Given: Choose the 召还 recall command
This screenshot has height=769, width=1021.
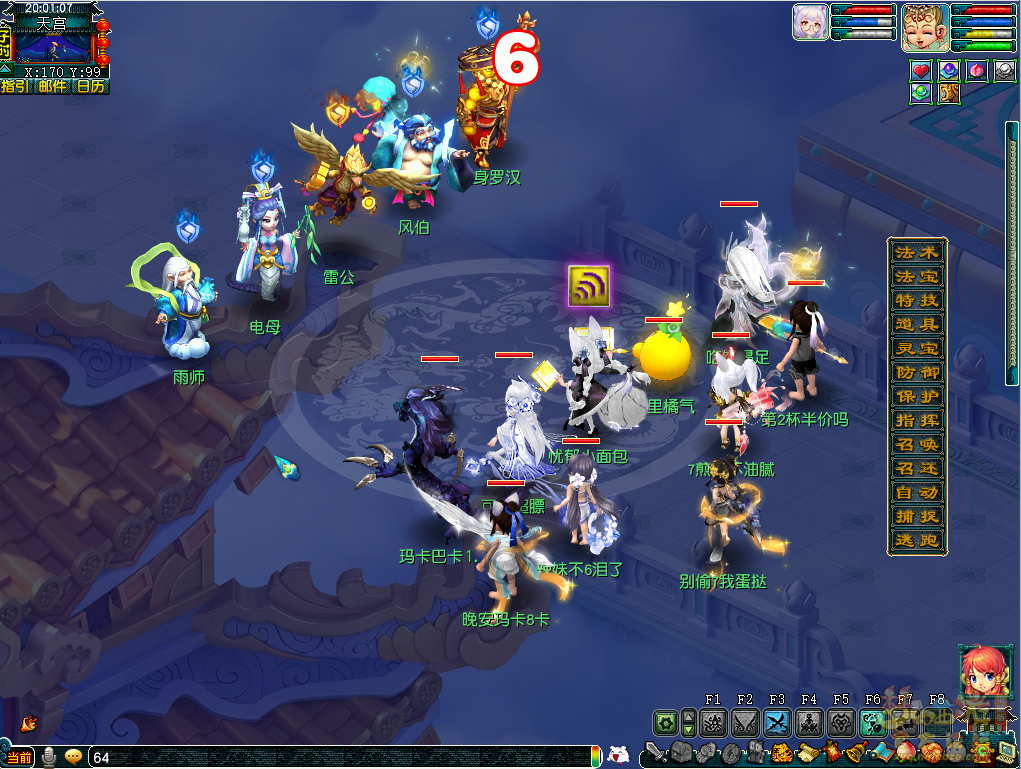Looking at the screenshot, I should click(x=916, y=468).
